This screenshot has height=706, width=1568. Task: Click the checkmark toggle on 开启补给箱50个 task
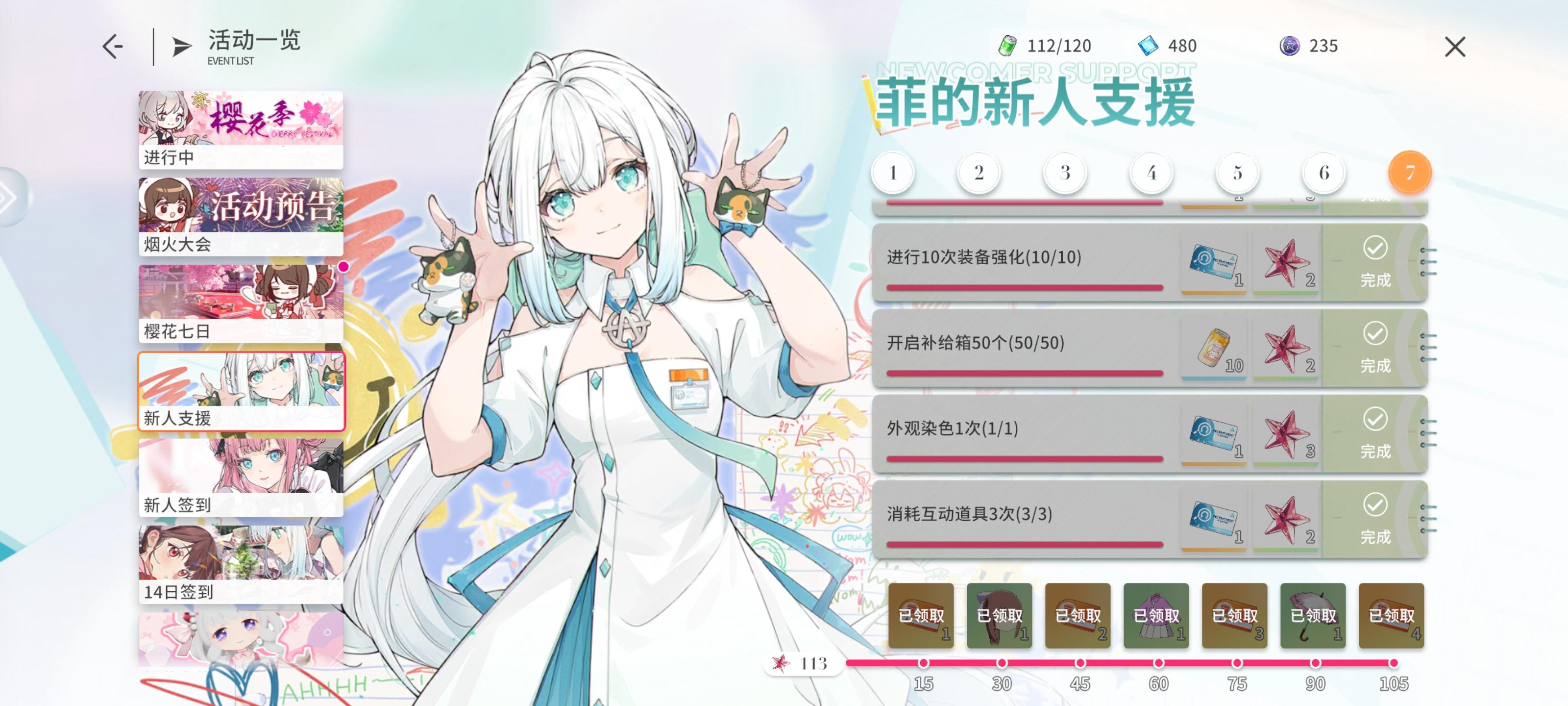1375,333
